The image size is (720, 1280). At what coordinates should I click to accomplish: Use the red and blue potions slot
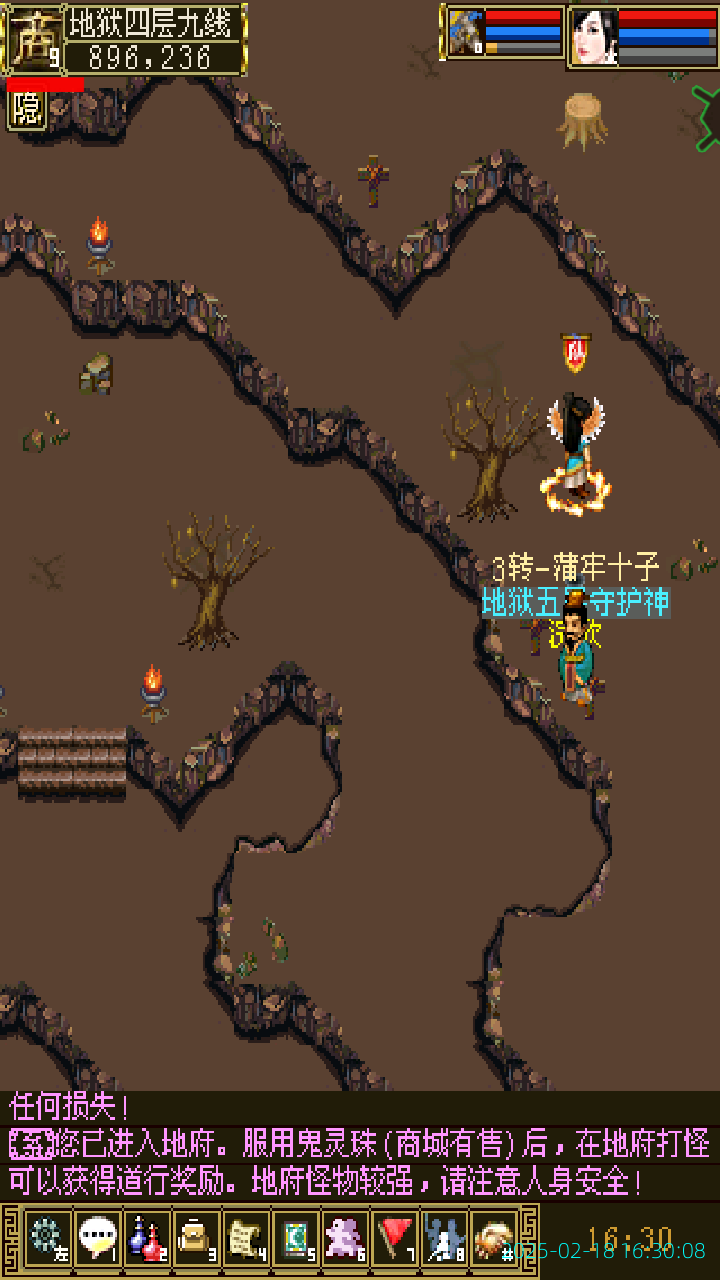click(147, 1237)
